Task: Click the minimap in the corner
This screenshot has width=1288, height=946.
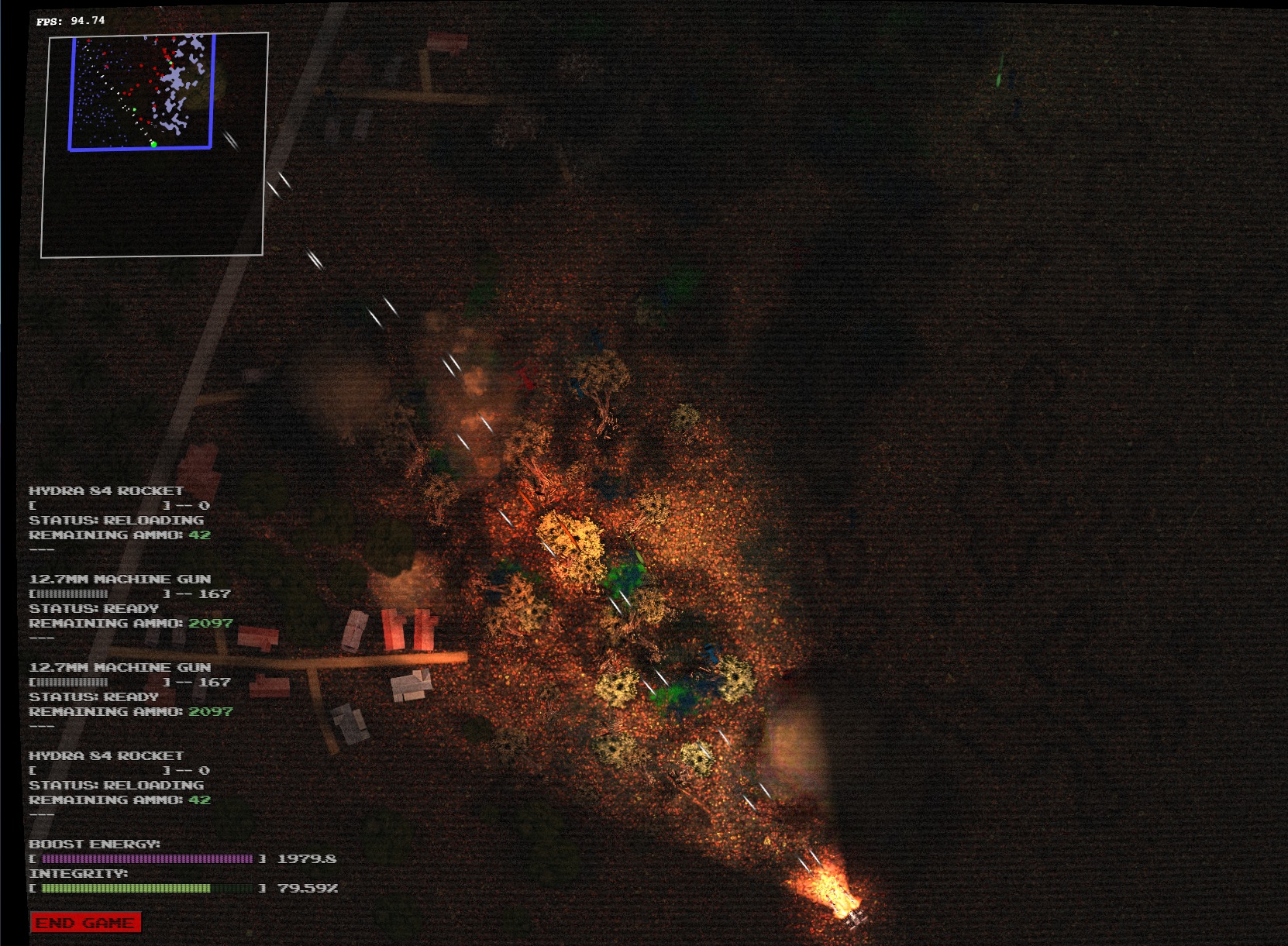Action: pyautogui.click(x=154, y=144)
